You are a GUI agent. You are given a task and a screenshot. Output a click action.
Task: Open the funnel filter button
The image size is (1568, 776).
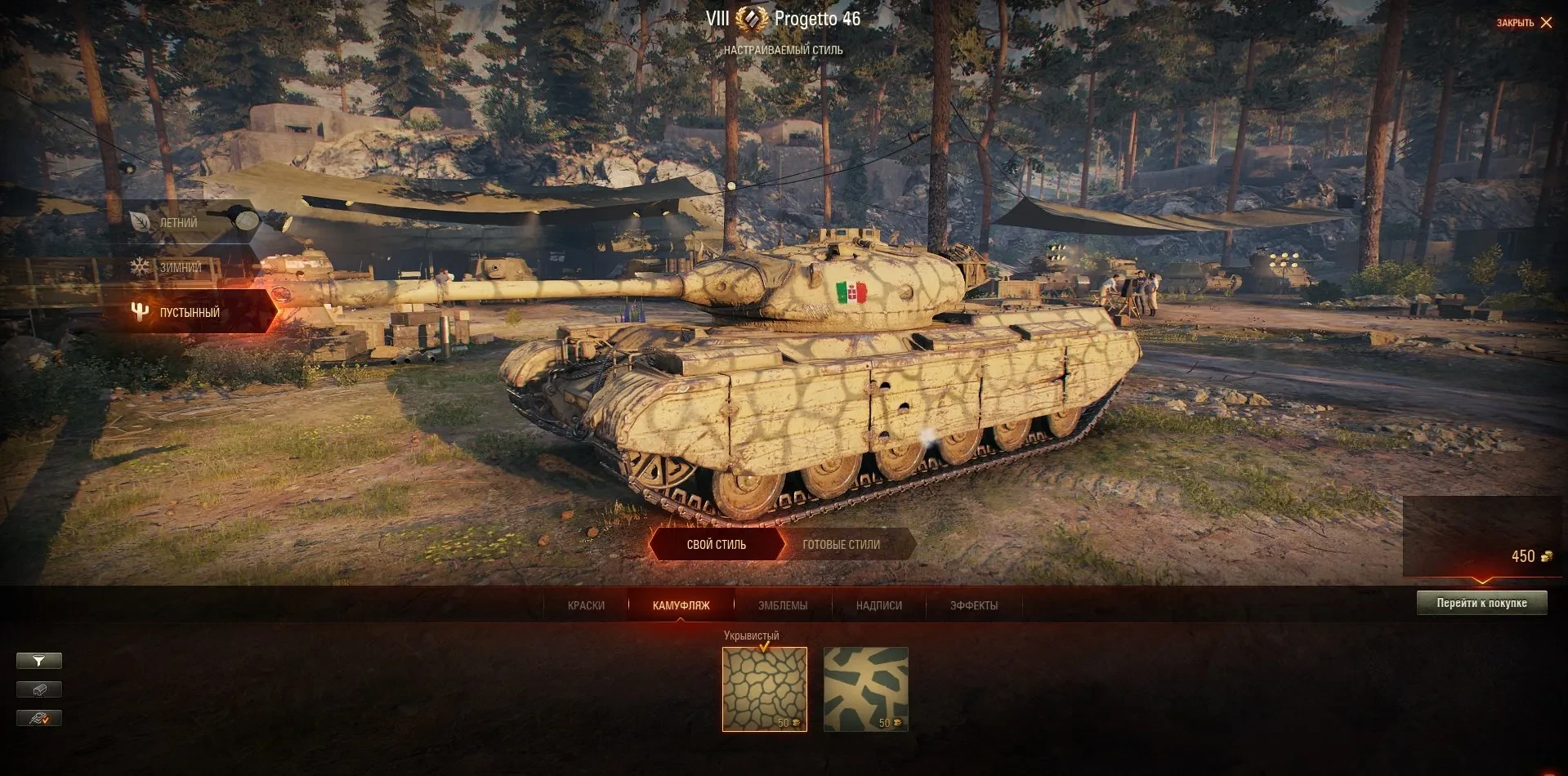click(38, 661)
